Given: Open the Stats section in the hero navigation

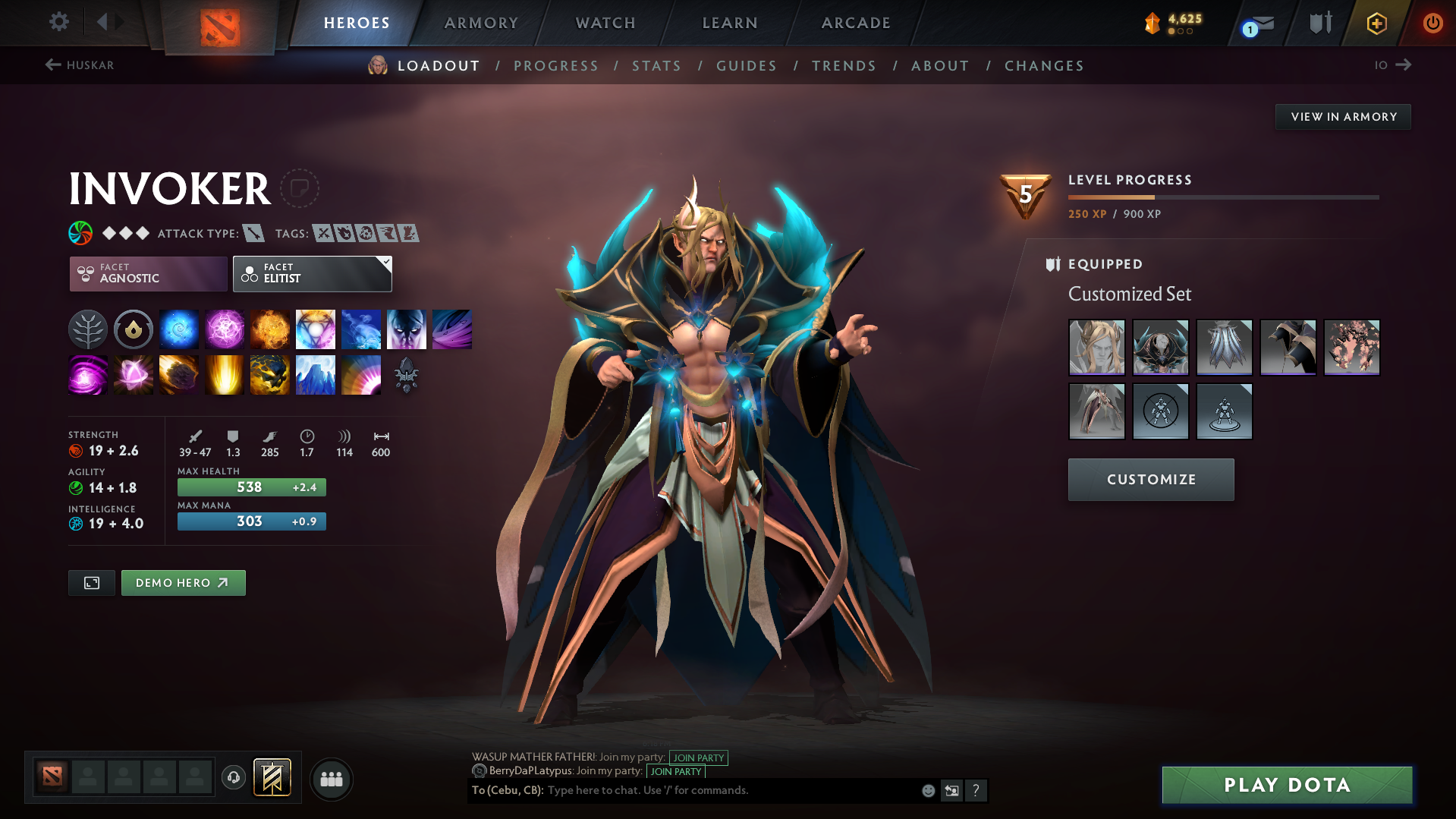Looking at the screenshot, I should tap(656, 65).
